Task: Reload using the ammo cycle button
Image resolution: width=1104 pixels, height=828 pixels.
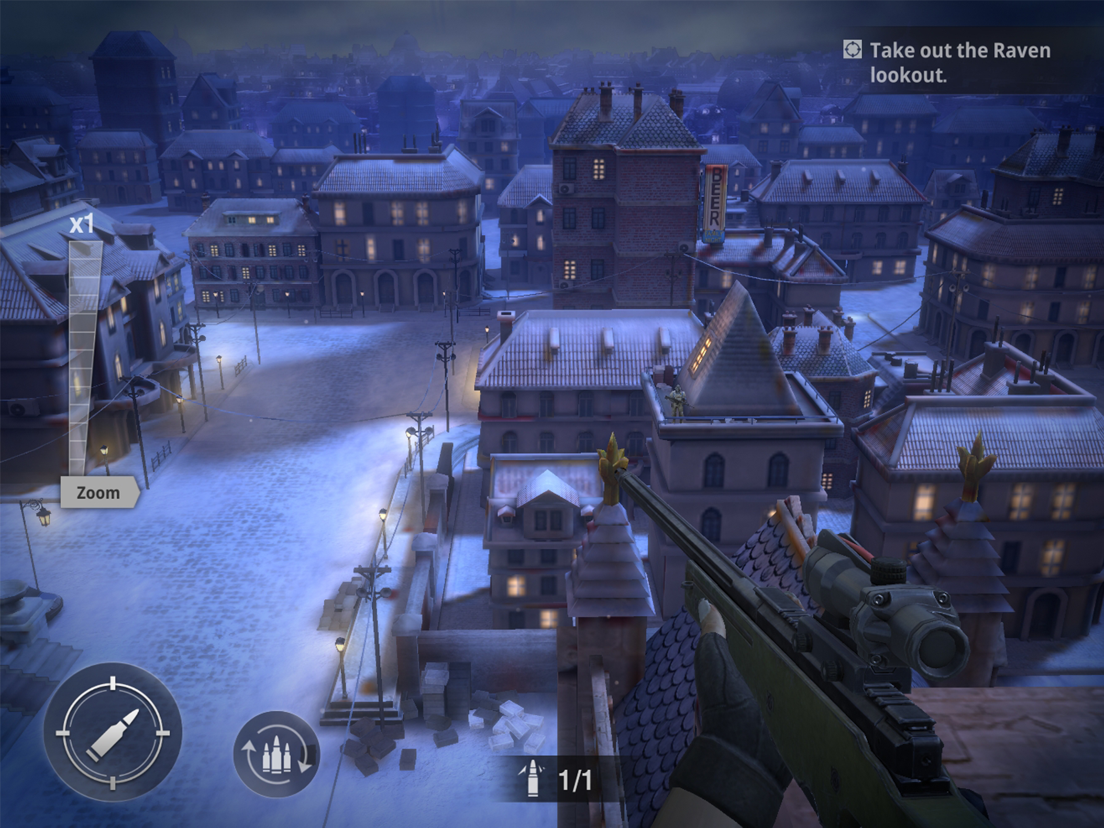Action: 276,754
